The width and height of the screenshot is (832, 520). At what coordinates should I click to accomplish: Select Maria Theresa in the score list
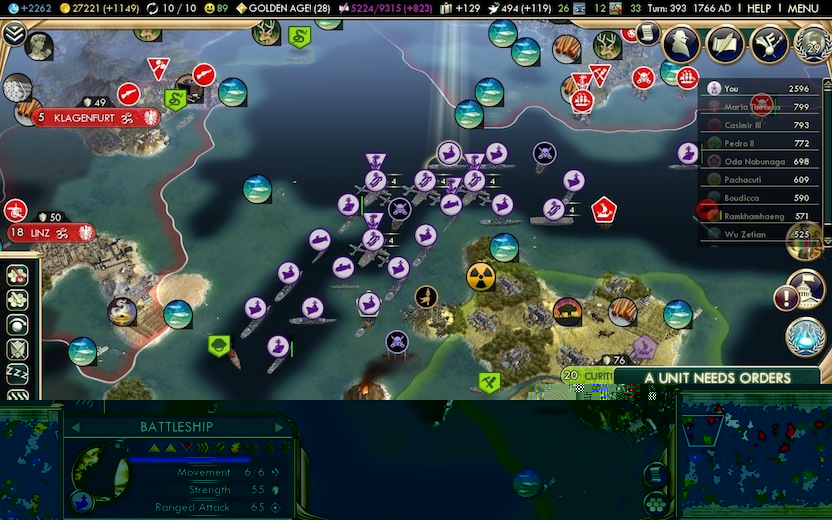752,106
